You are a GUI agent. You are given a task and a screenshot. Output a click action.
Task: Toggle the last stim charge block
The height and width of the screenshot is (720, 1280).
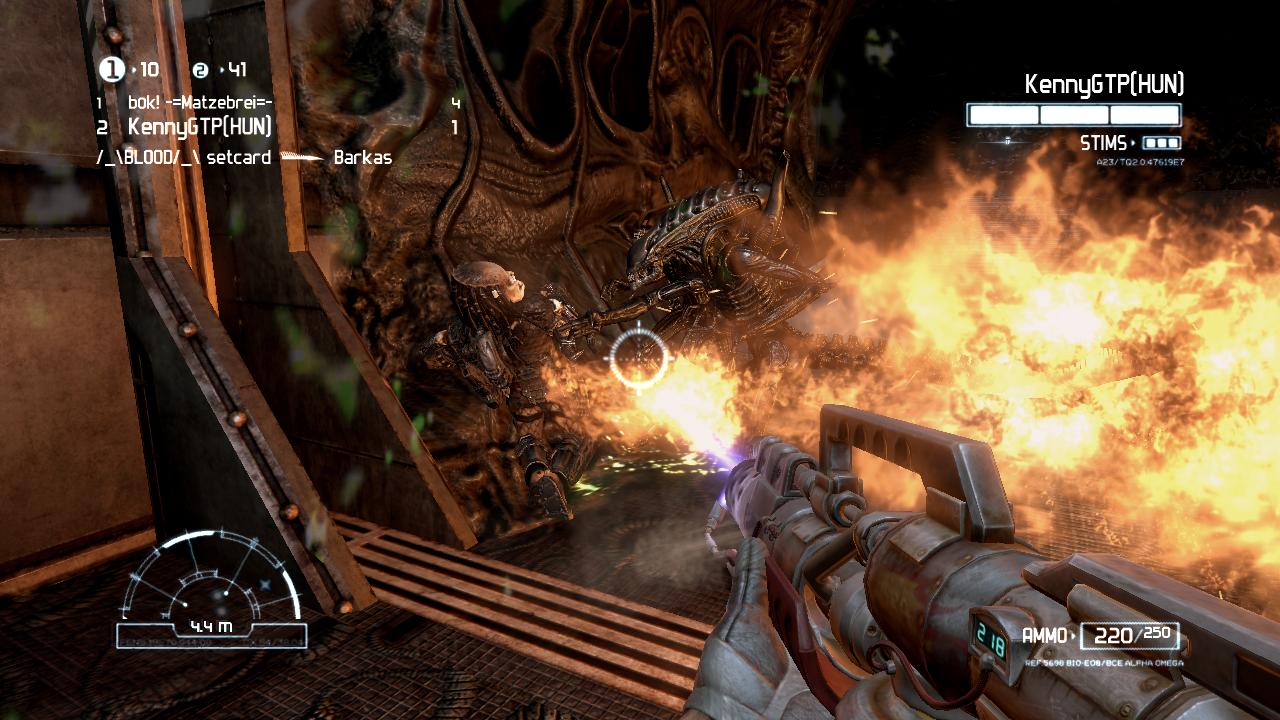coord(1174,144)
